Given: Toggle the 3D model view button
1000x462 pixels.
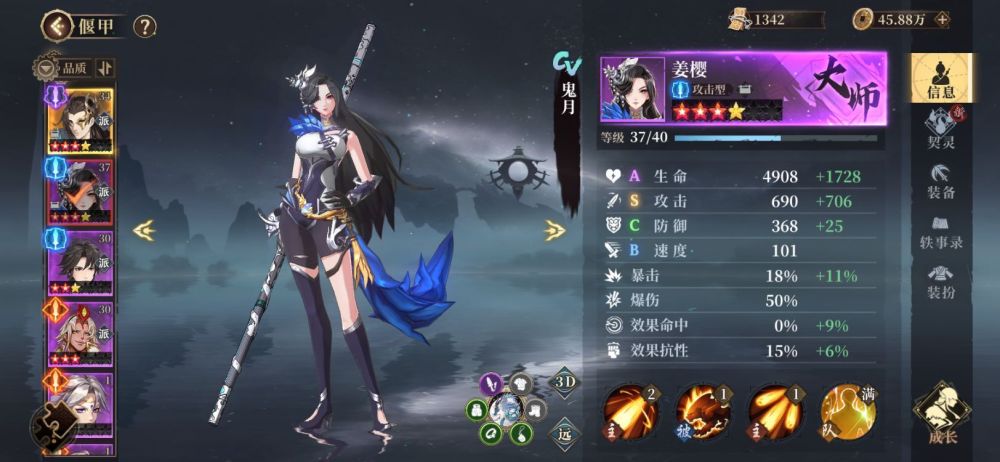Looking at the screenshot, I should pos(564,384).
